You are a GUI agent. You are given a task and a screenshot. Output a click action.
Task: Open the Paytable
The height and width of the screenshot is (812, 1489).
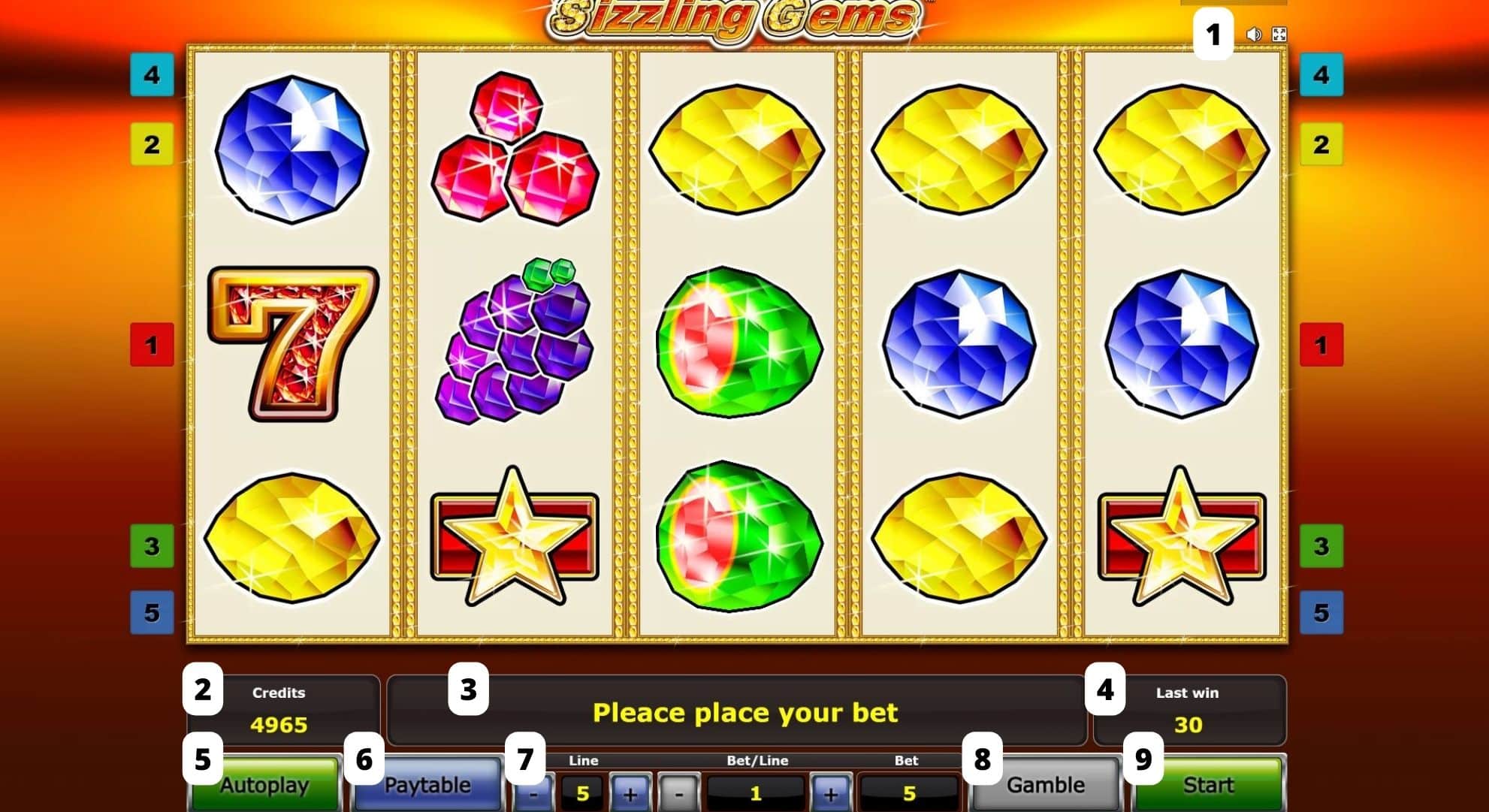425,785
